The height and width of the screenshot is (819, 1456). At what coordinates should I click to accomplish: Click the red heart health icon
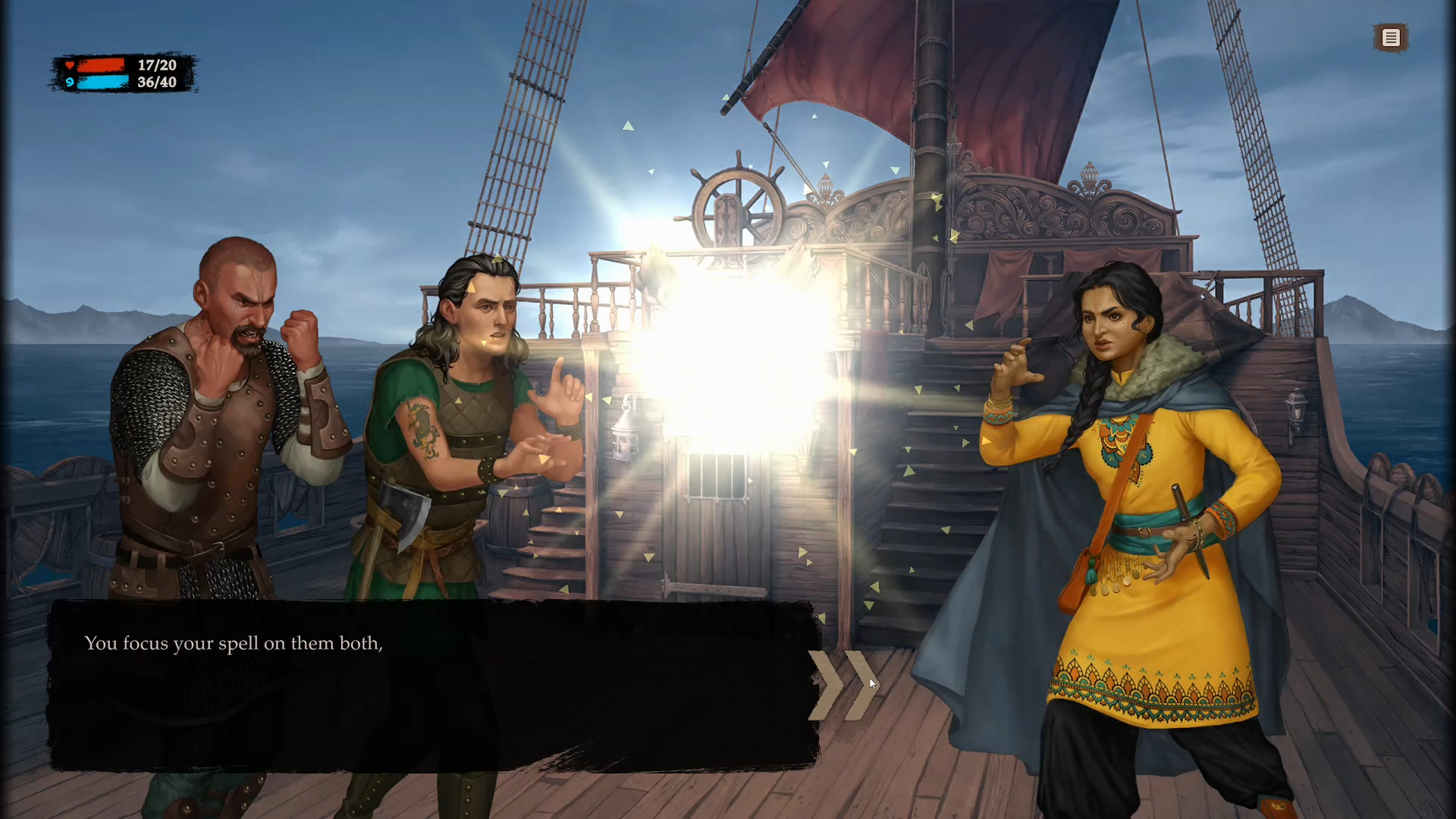click(x=69, y=64)
